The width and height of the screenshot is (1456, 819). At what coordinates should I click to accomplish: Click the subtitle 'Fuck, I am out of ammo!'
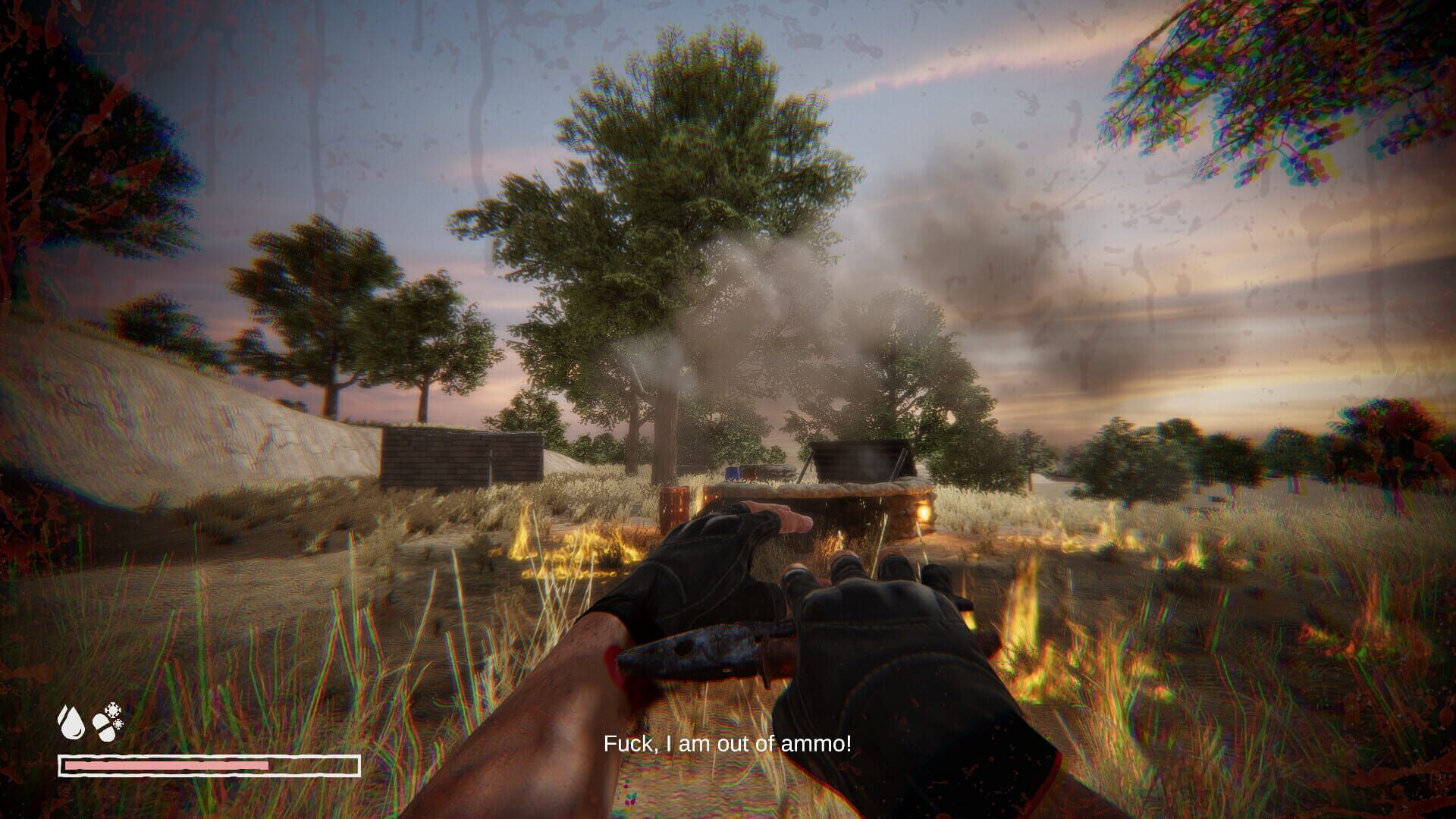pos(728,744)
